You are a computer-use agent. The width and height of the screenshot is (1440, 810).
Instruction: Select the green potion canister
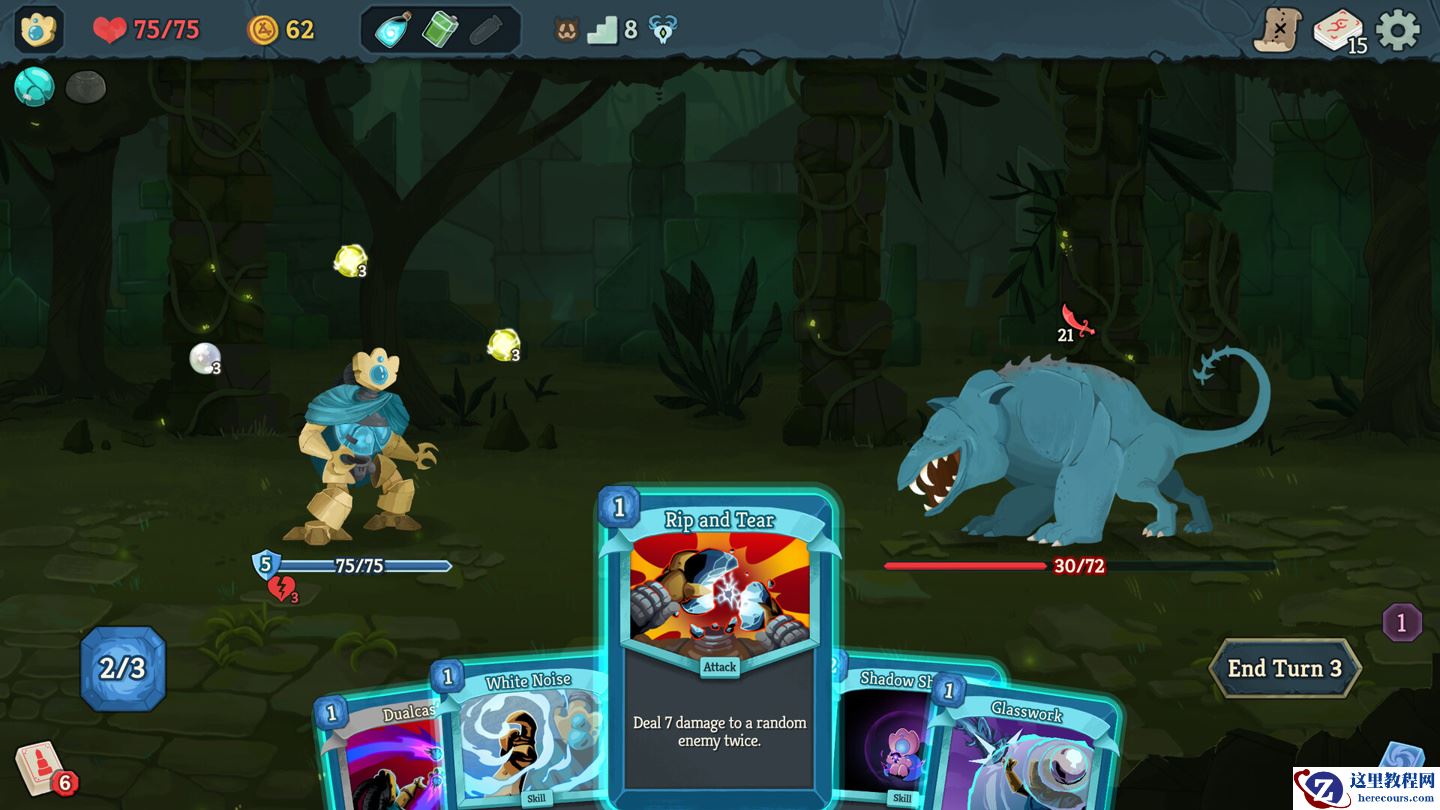(439, 30)
